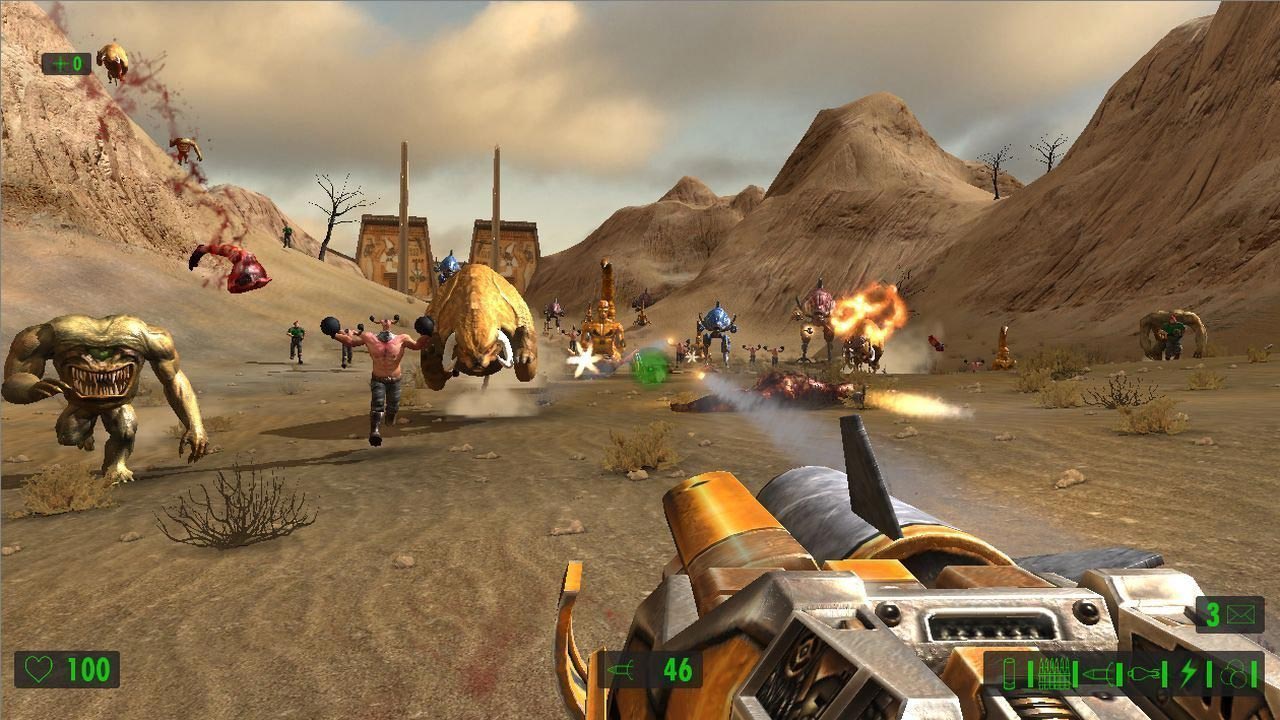Open the unread messages envelope icon

point(1240,615)
